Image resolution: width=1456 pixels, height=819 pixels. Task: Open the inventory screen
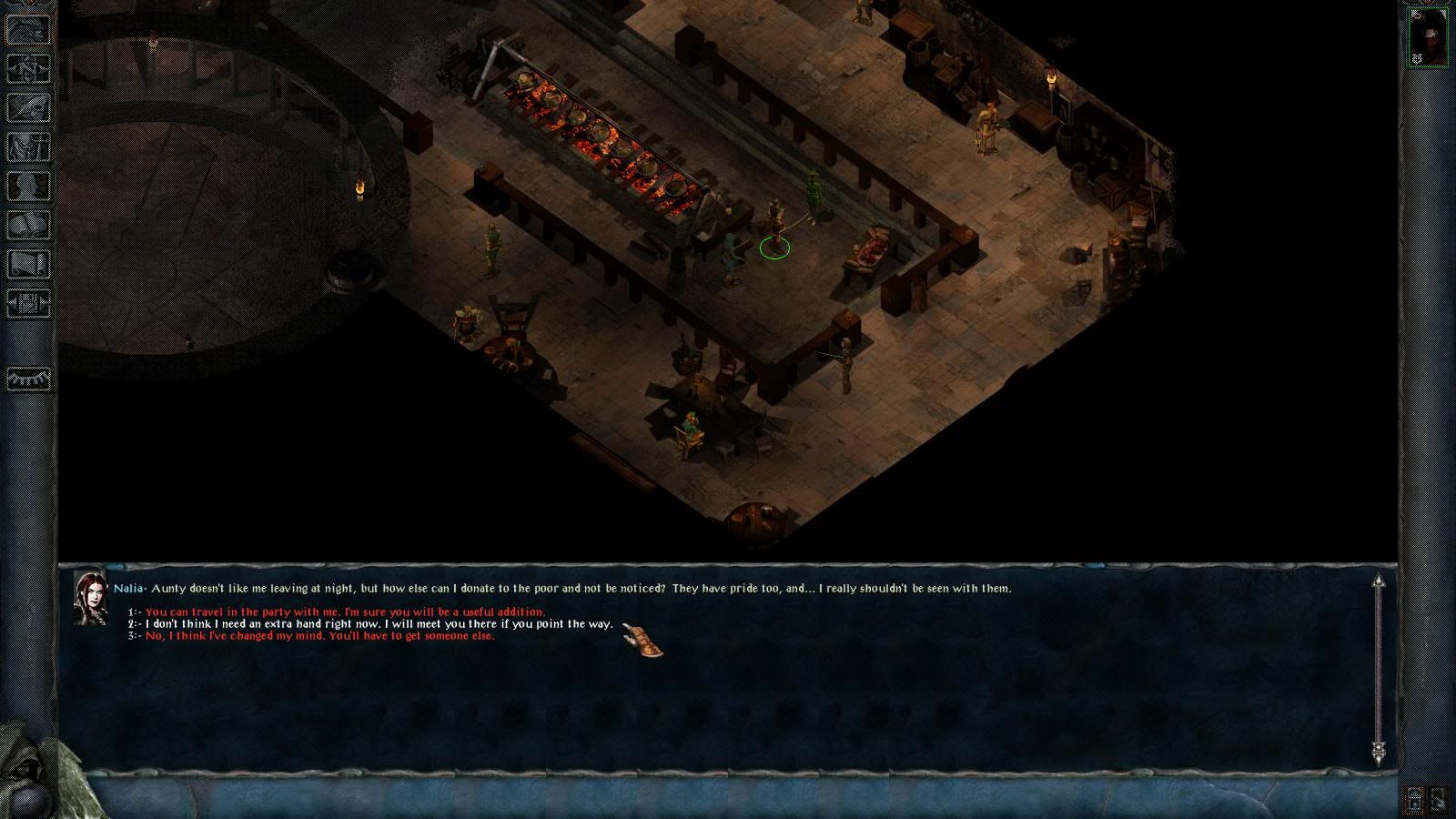[29, 147]
